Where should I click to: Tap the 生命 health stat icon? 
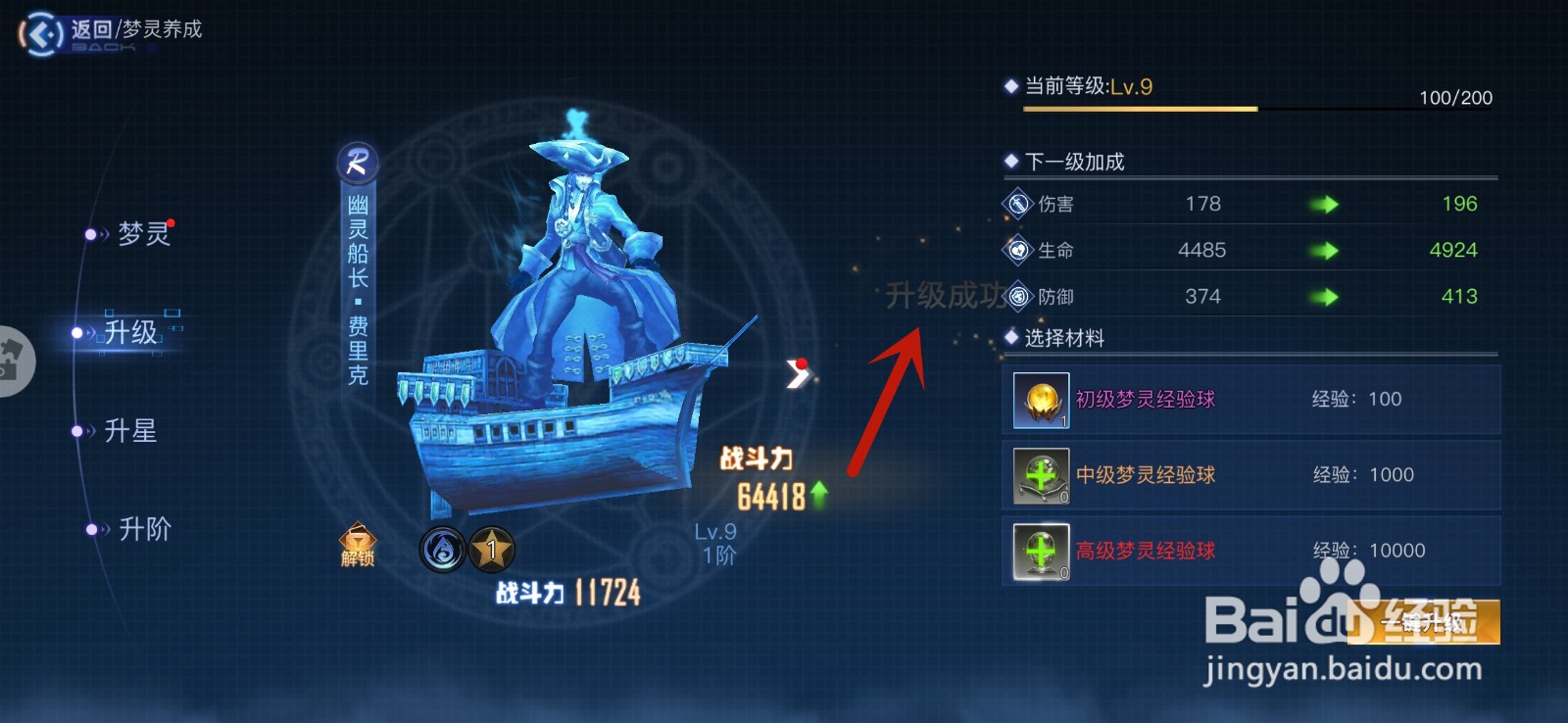click(x=1017, y=249)
